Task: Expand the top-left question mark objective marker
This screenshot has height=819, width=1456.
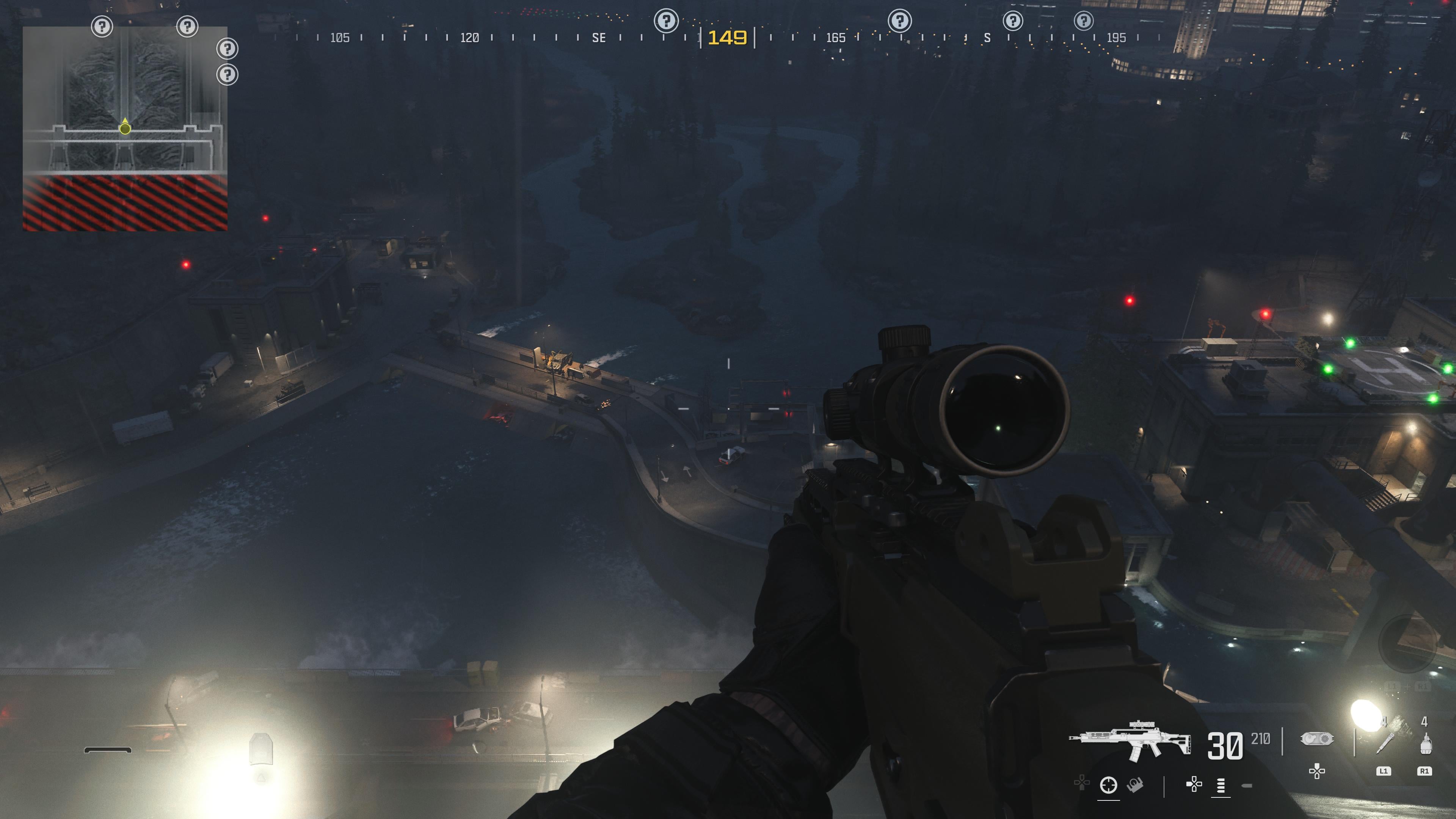Action: coord(102,26)
